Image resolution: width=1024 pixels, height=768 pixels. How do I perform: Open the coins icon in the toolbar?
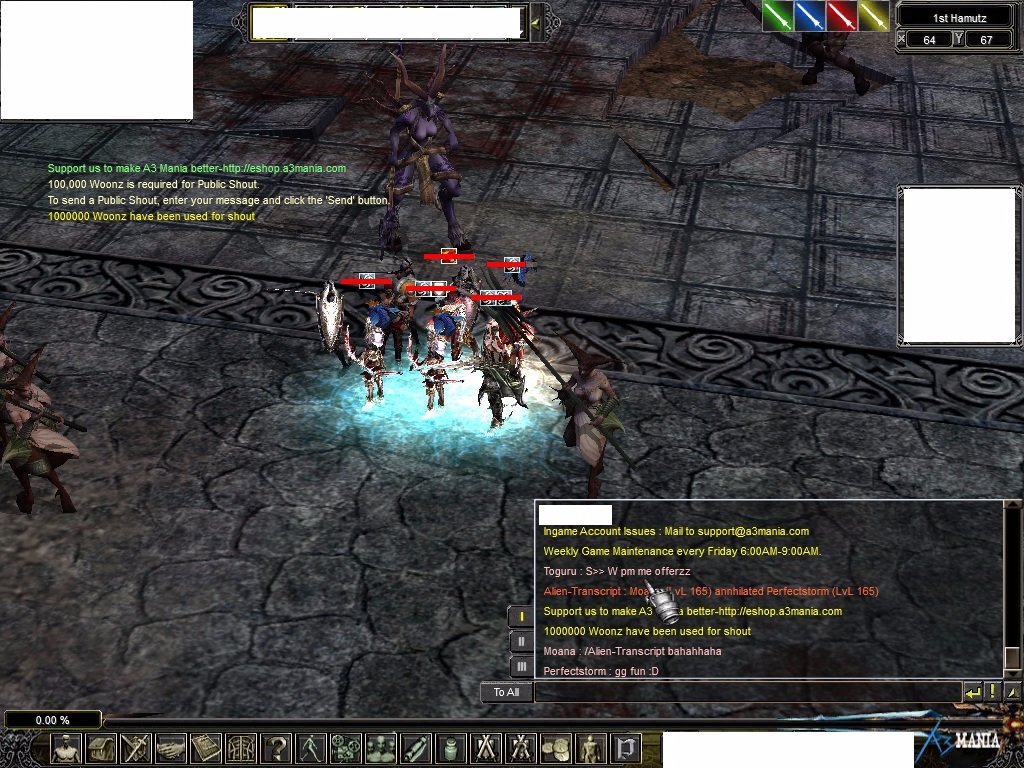pyautogui.click(x=556, y=748)
